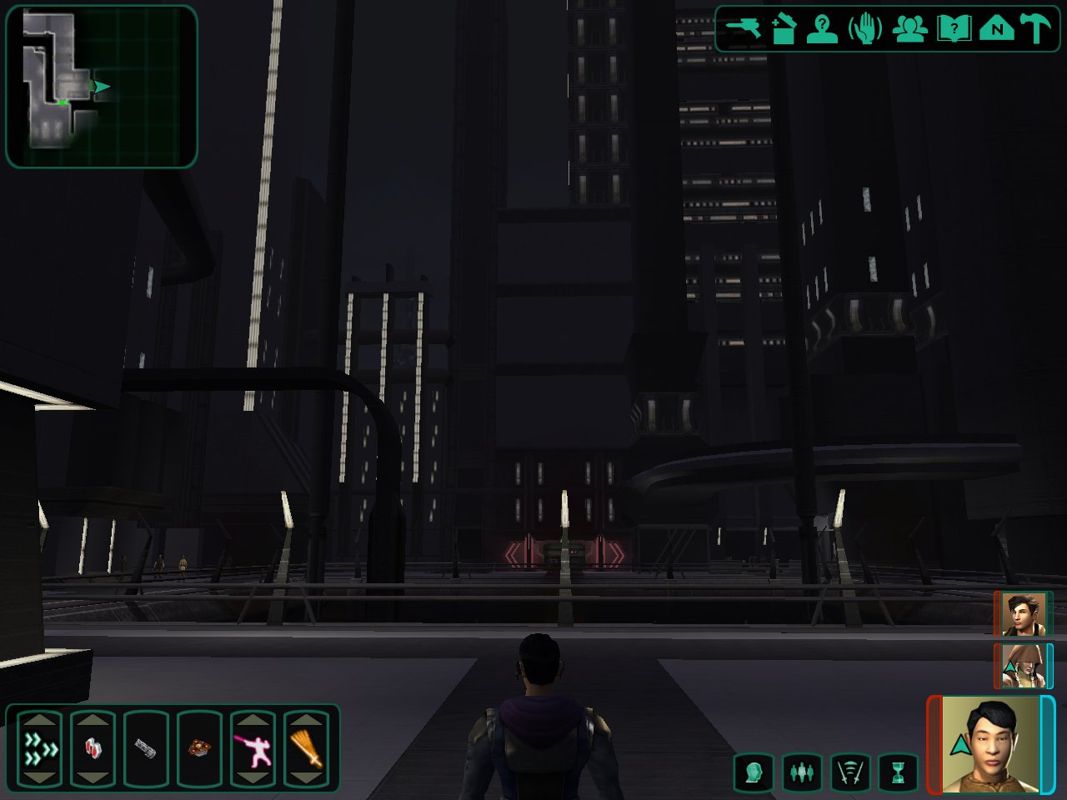Toggle stealth mode with three figures icon
This screenshot has width=1067, height=800.
(x=802, y=772)
